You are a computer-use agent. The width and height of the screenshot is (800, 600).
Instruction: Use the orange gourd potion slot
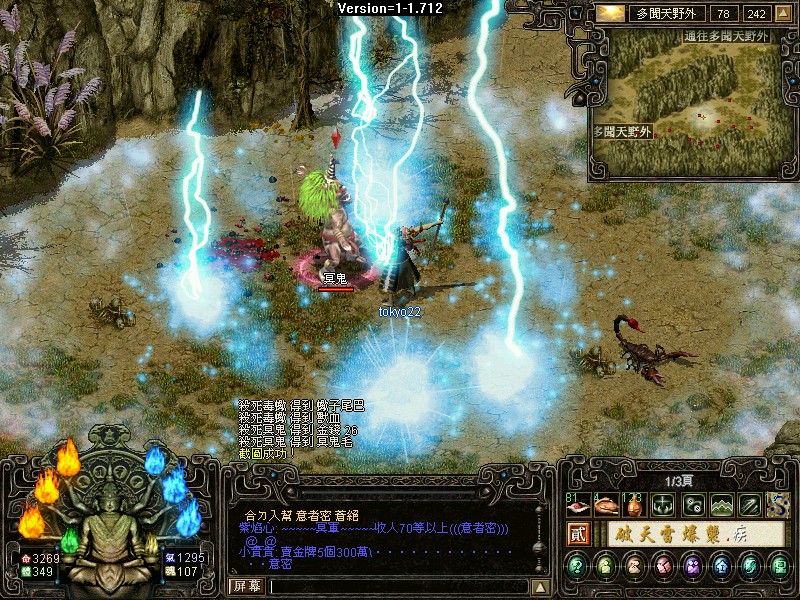click(x=634, y=505)
